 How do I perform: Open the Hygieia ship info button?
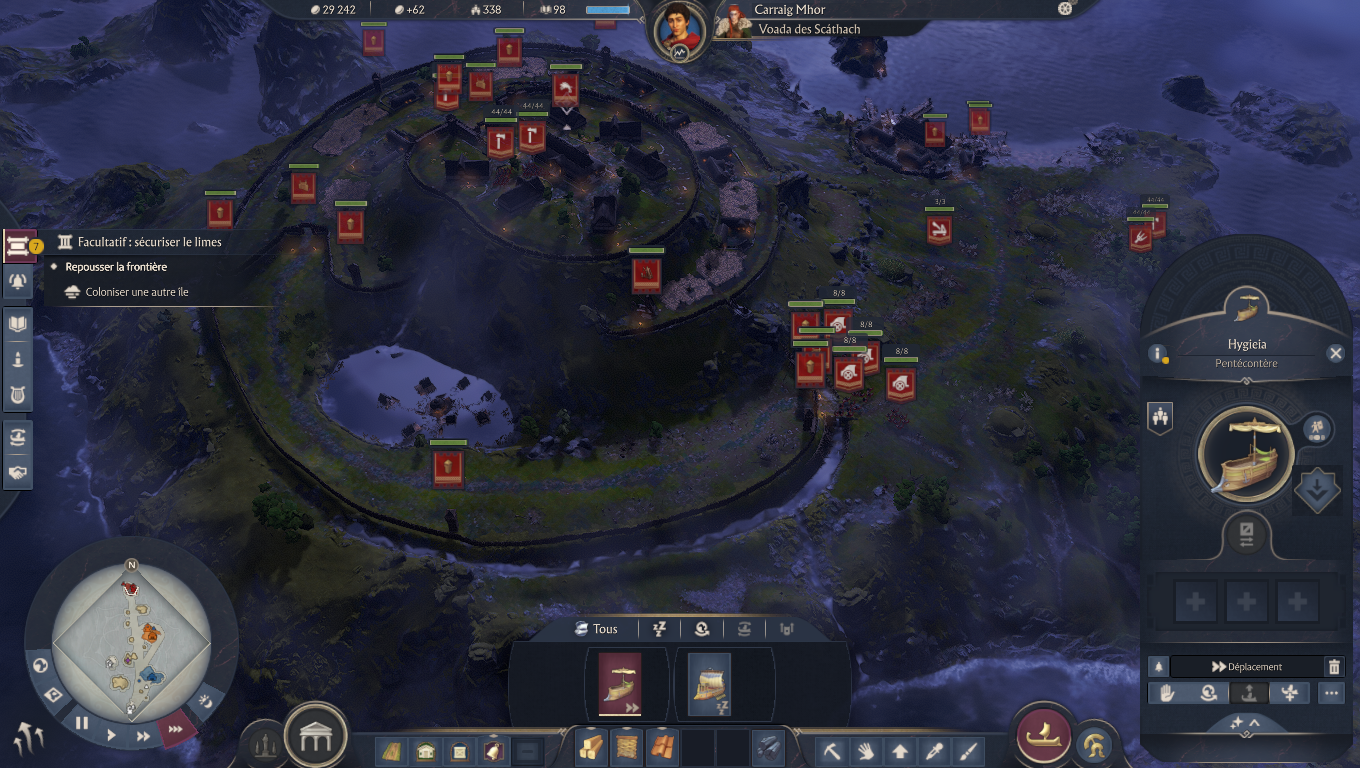click(1158, 353)
